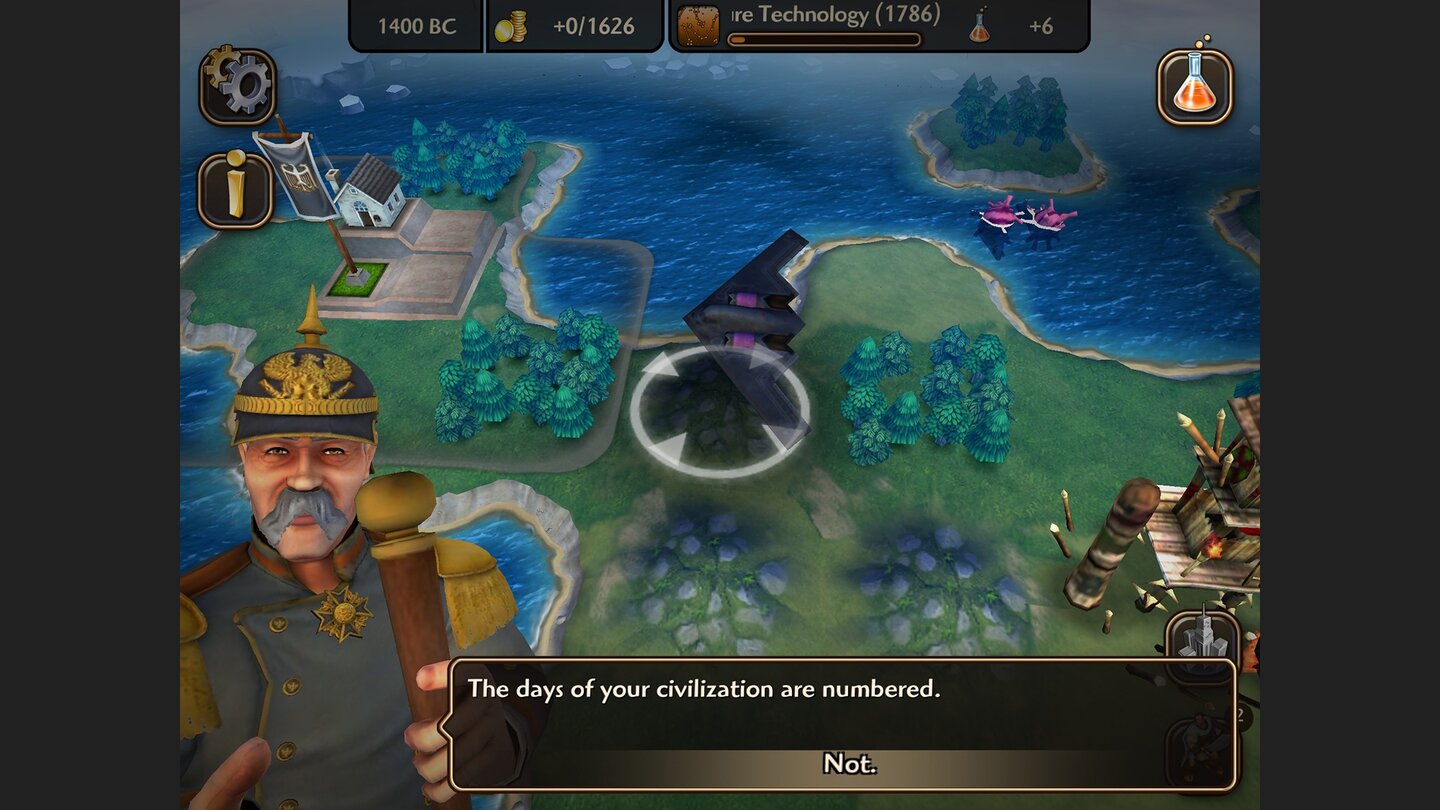Click the Culture Technology progress bar
This screenshot has width=1440, height=810.
tap(825, 38)
